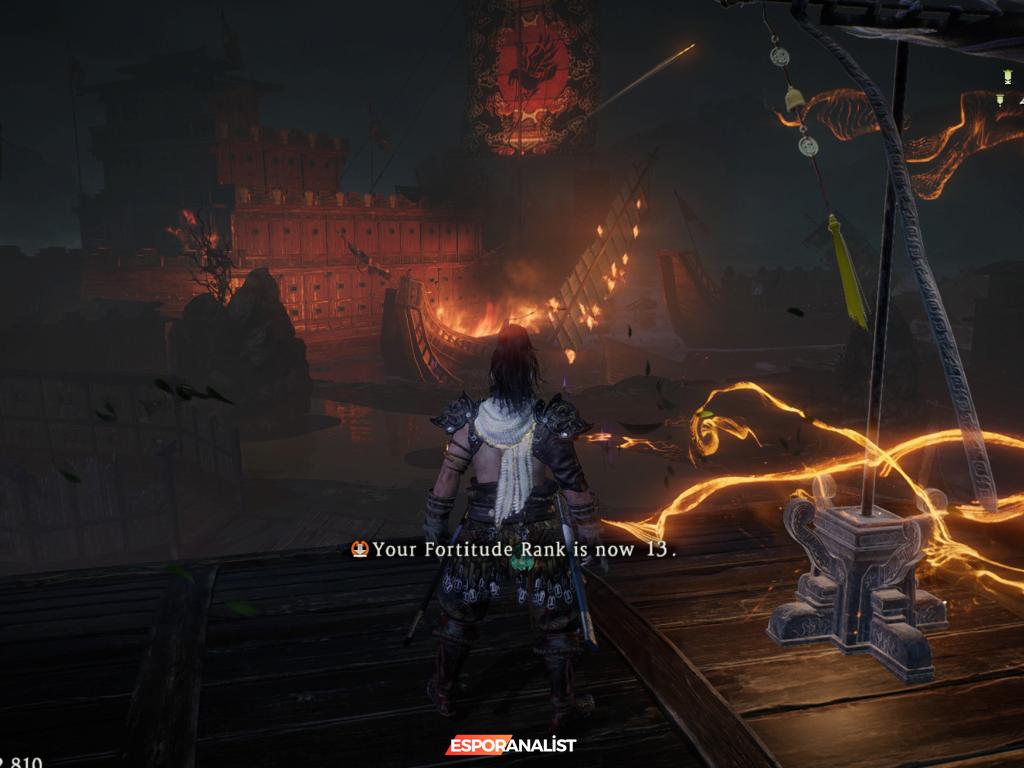Click the upper battle flag marker icon
1024x768 pixels.
coord(1006,77)
